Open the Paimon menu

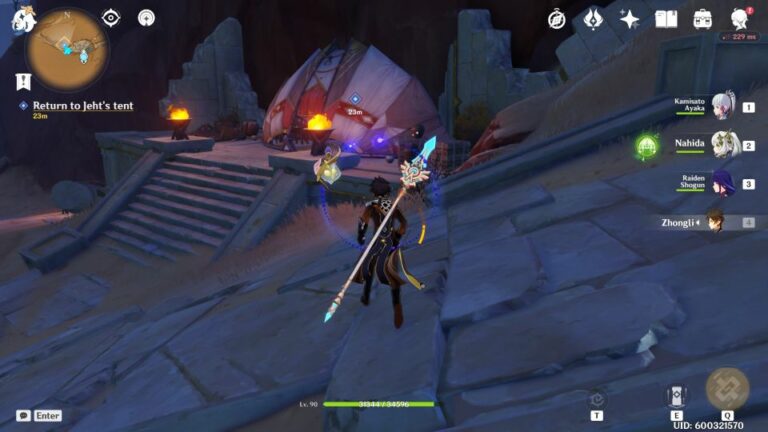[x=21, y=17]
